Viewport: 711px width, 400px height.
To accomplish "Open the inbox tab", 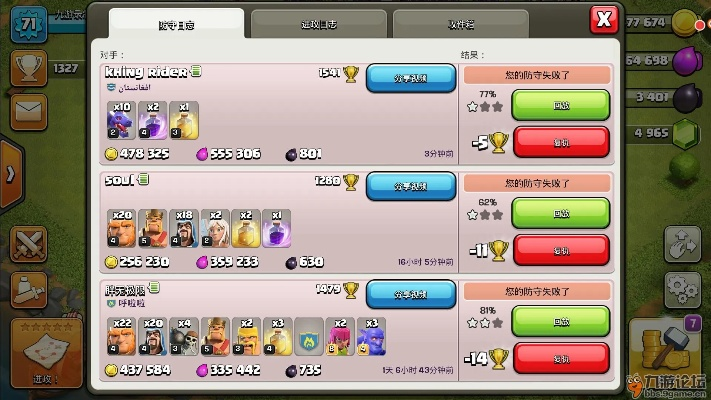I will pyautogui.click(x=459, y=24).
